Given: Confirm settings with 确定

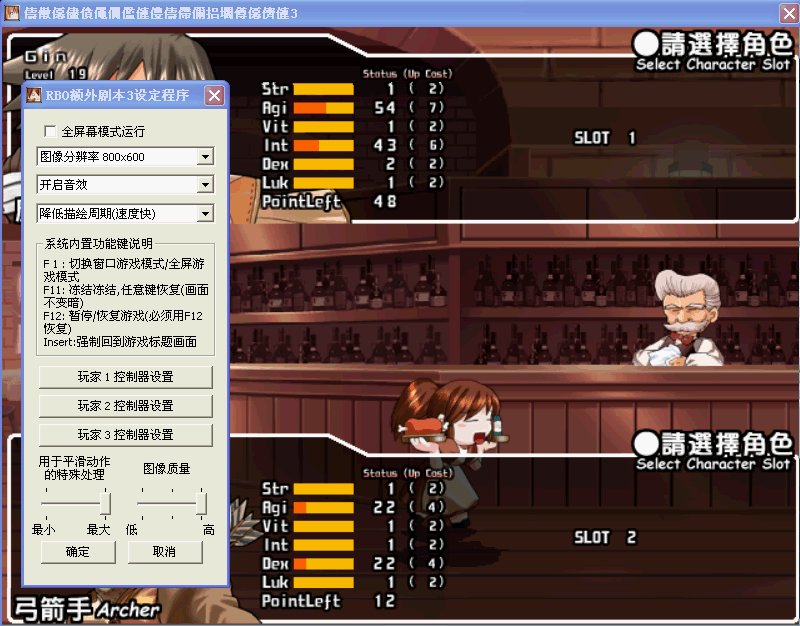Looking at the screenshot, I should pos(77,552).
